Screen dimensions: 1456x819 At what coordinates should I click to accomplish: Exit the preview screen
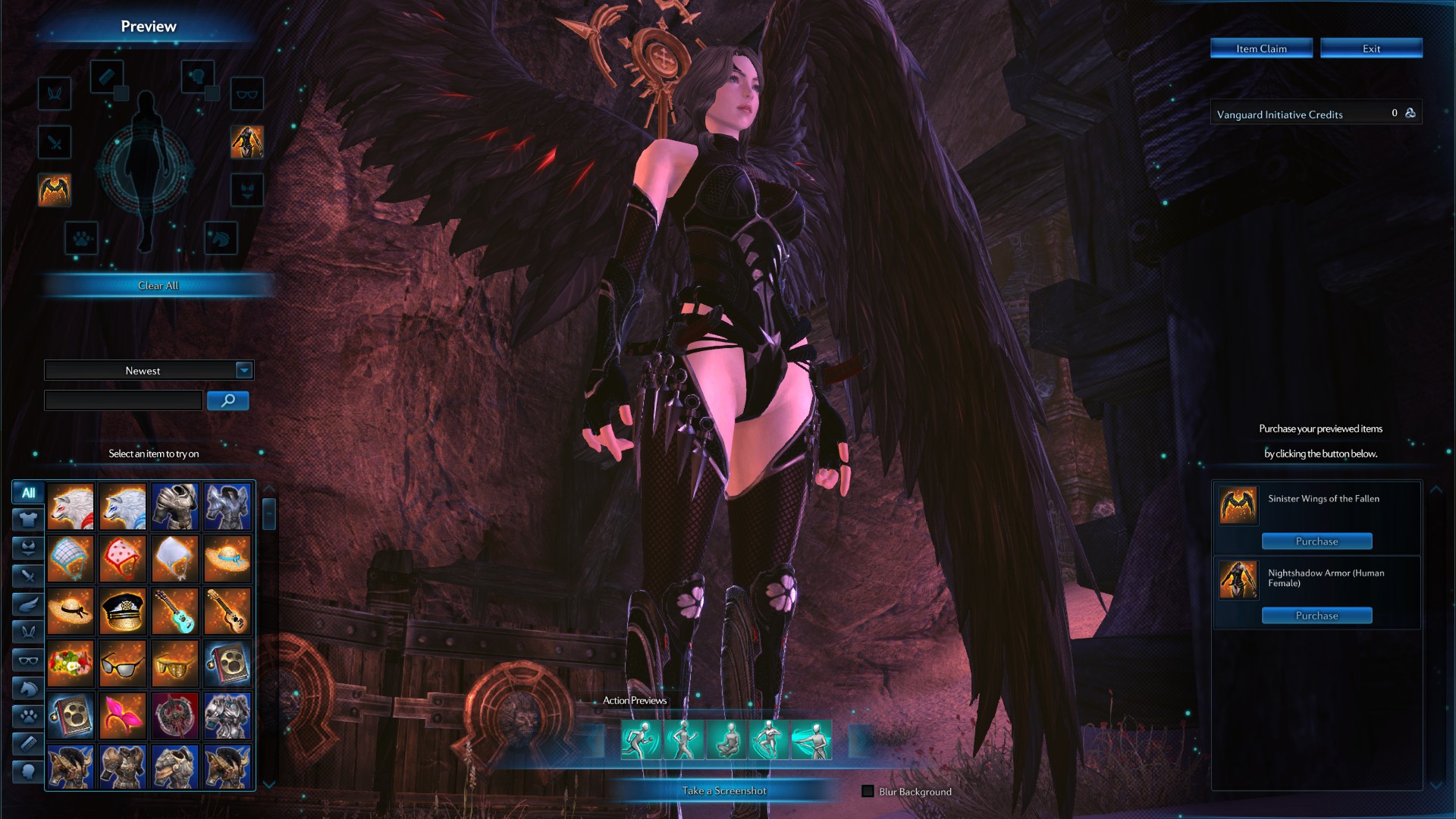coord(1371,49)
